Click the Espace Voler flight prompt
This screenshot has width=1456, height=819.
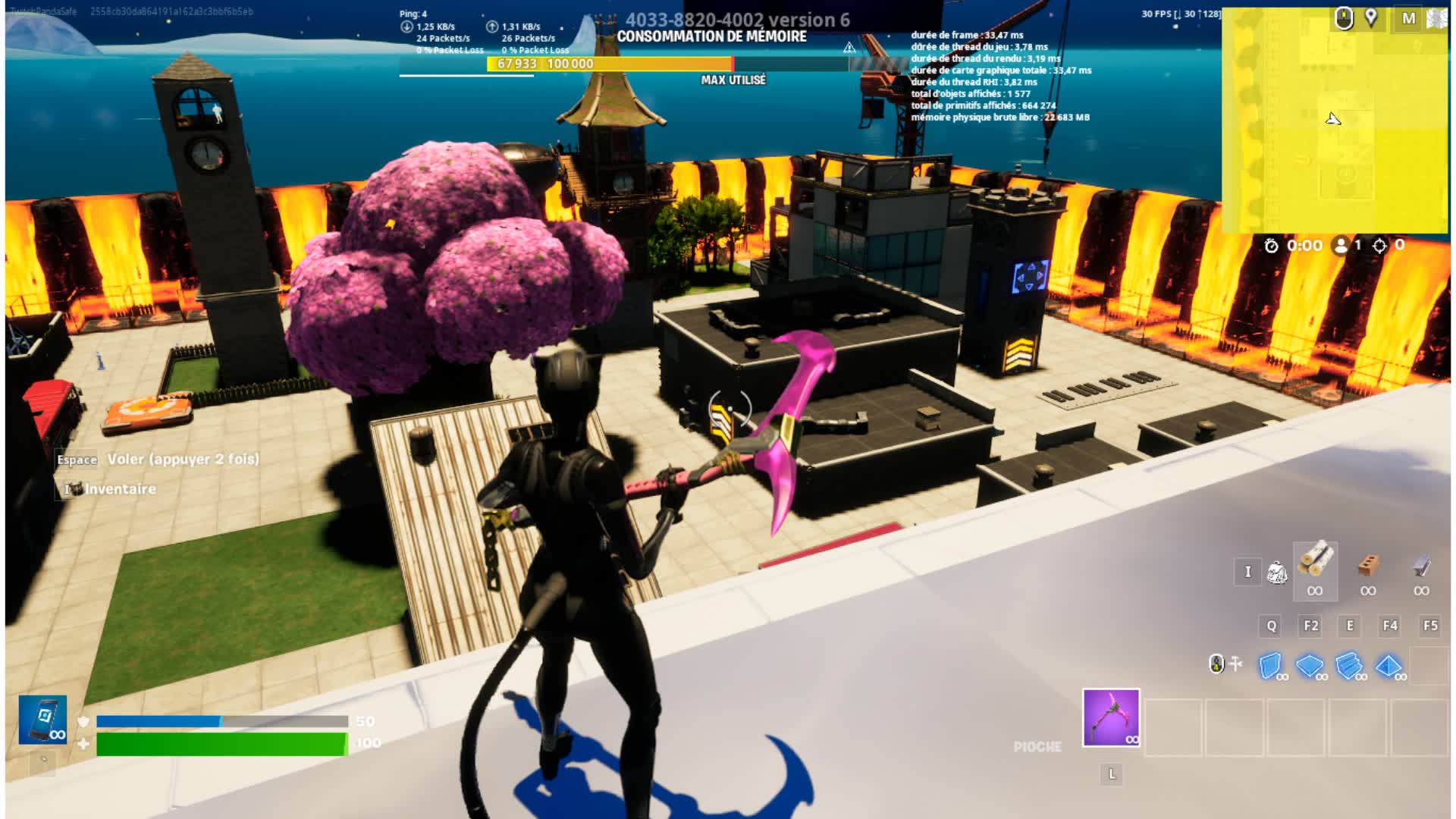pyautogui.click(x=157, y=460)
